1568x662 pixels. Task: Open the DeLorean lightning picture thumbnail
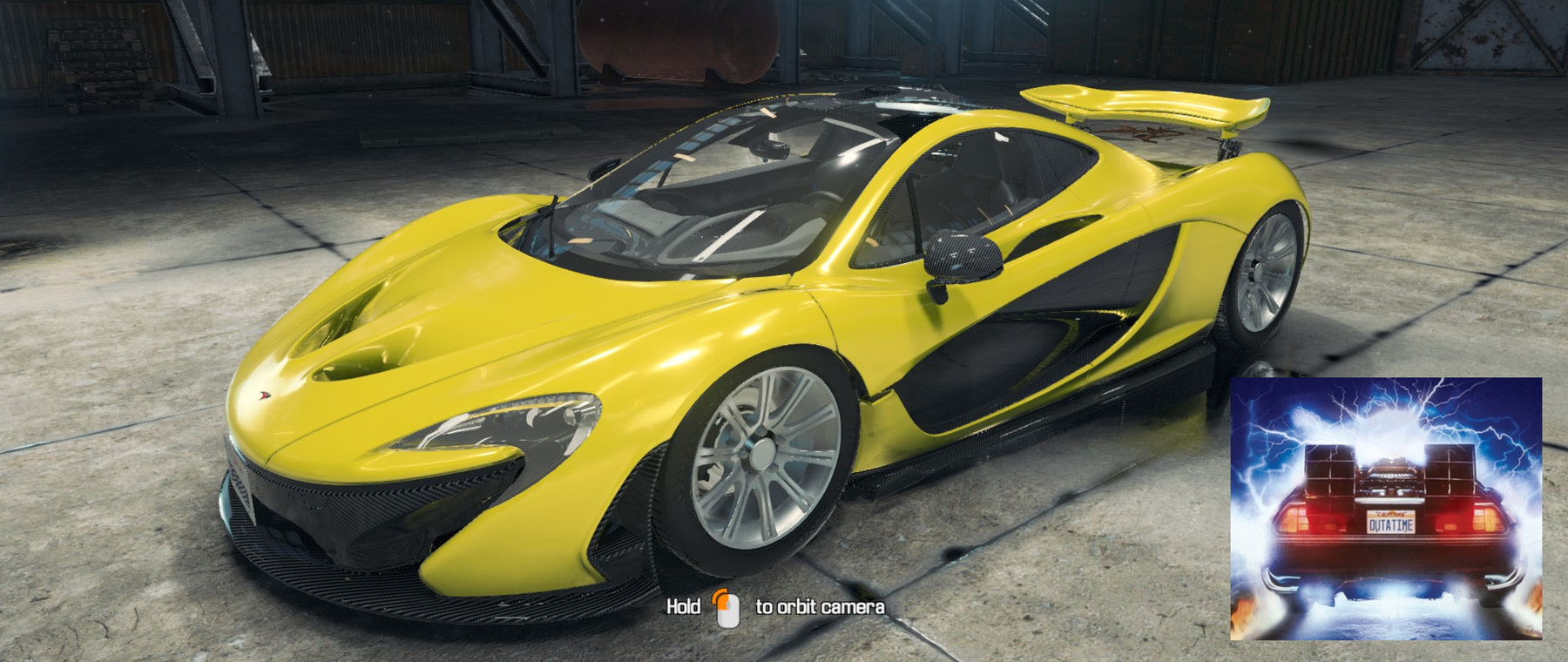(1386, 509)
